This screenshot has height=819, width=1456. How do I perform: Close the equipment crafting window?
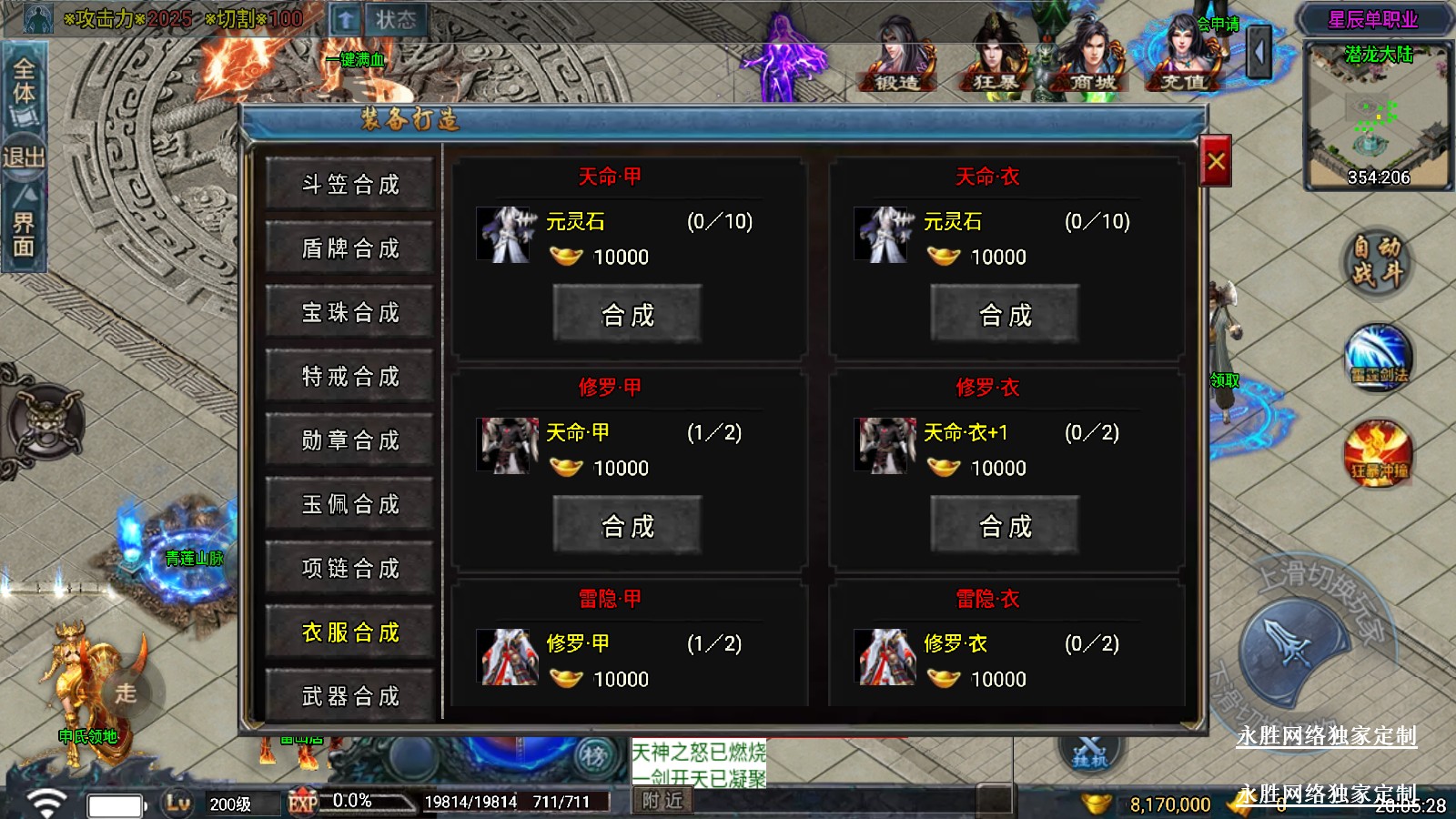1216,162
